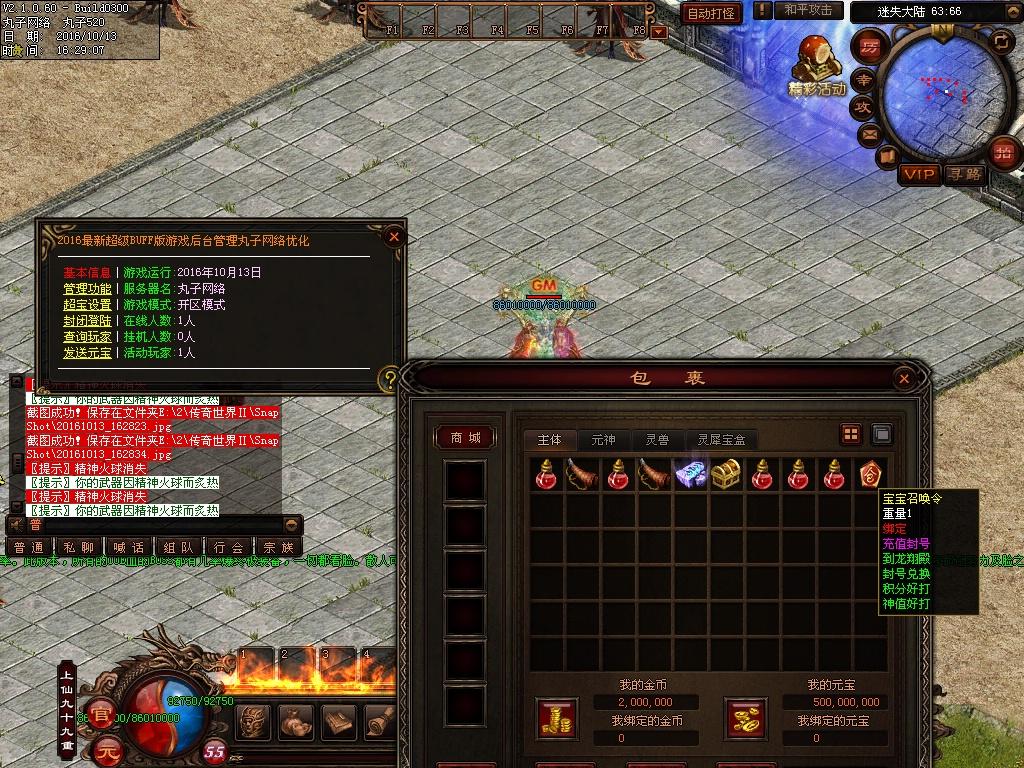The height and width of the screenshot is (768, 1024).
Task: Switch to the 灵兽 bag tab
Action: point(657,440)
